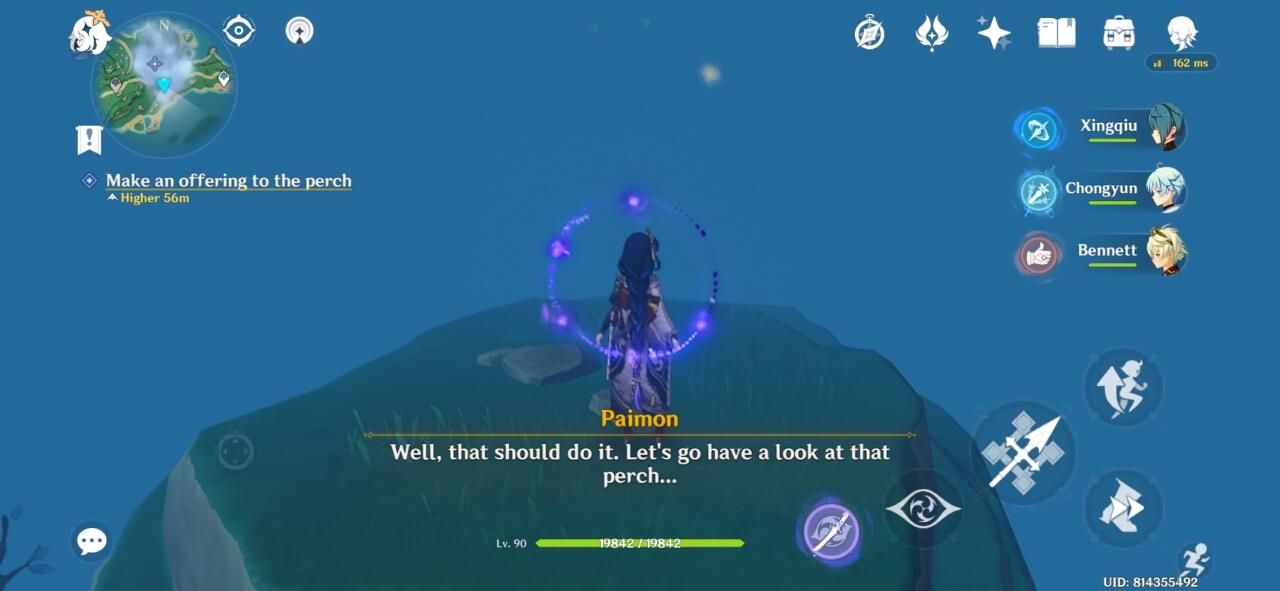The image size is (1280, 591).
Task: Tap the eye-shaped icon beside the minimap
Action: (x=239, y=30)
